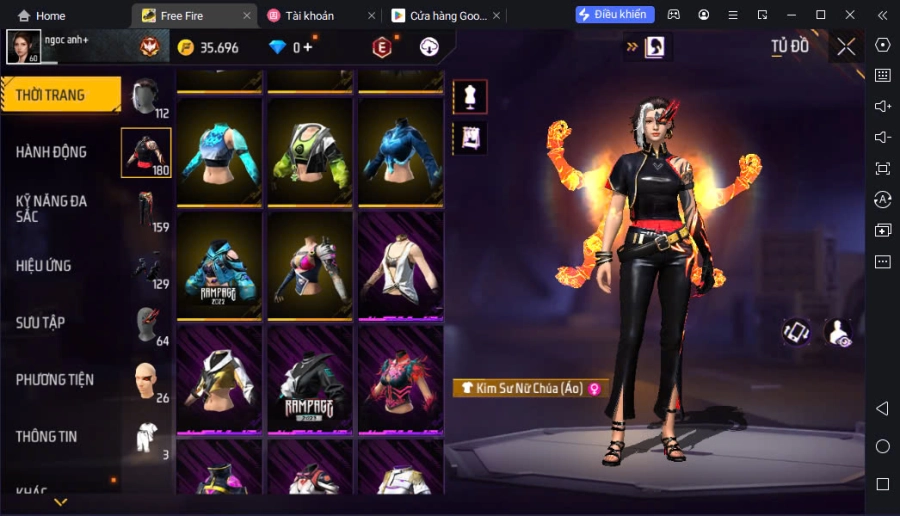Open the Thông Tin section
The height and width of the screenshot is (516, 900).
(46, 437)
